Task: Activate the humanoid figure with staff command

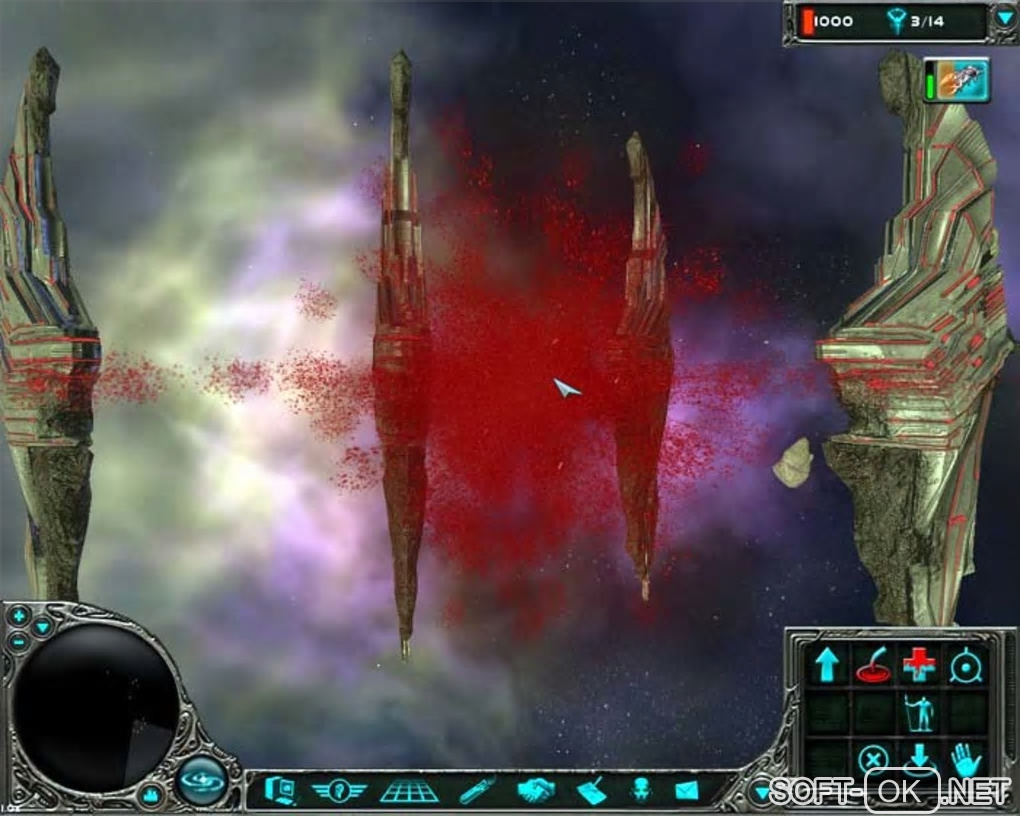Action: point(918,712)
